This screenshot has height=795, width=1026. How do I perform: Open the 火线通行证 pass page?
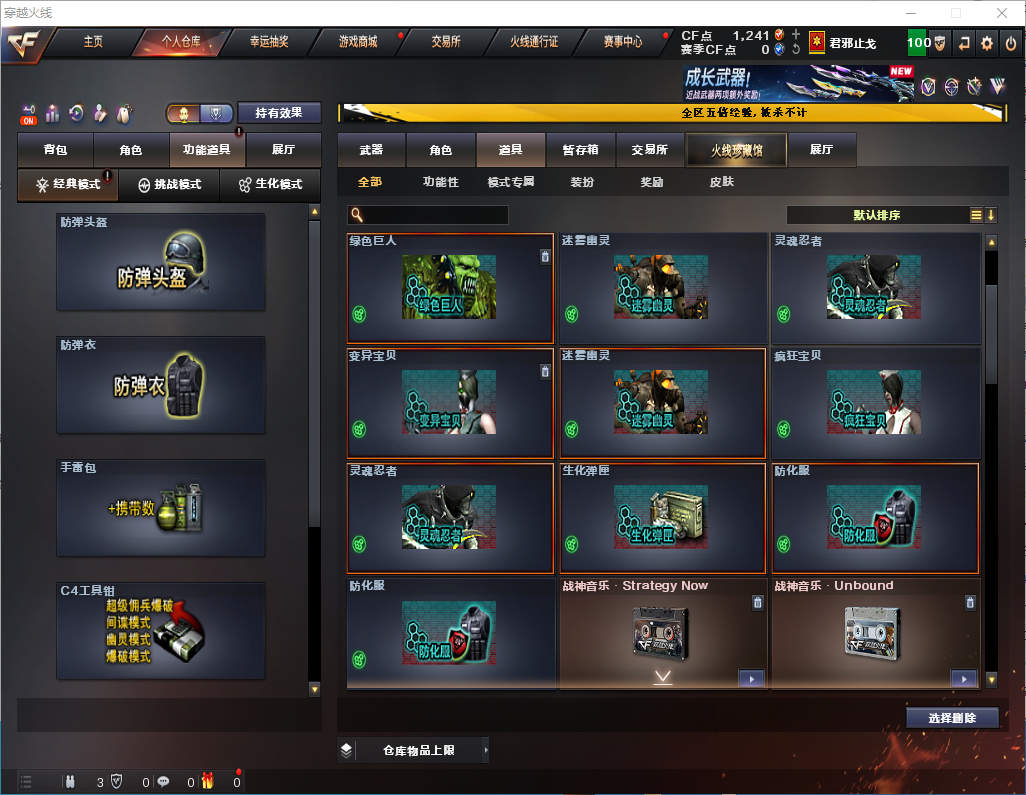pyautogui.click(x=534, y=42)
